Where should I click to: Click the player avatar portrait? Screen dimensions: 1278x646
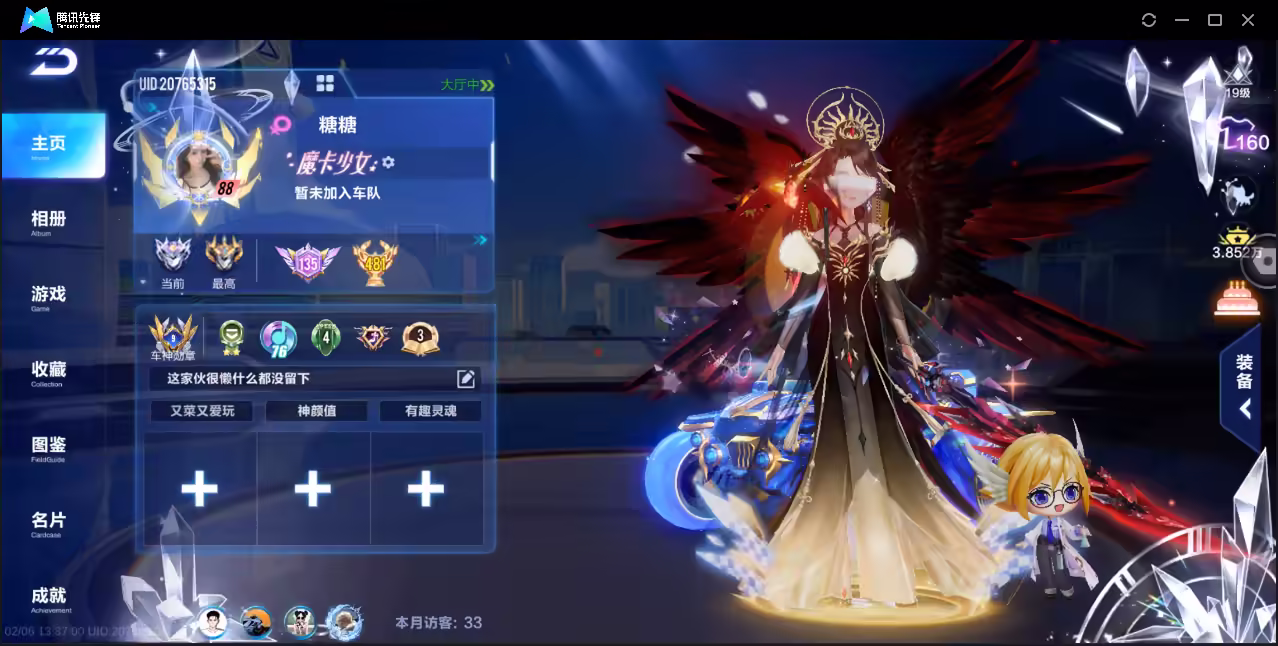pos(198,163)
